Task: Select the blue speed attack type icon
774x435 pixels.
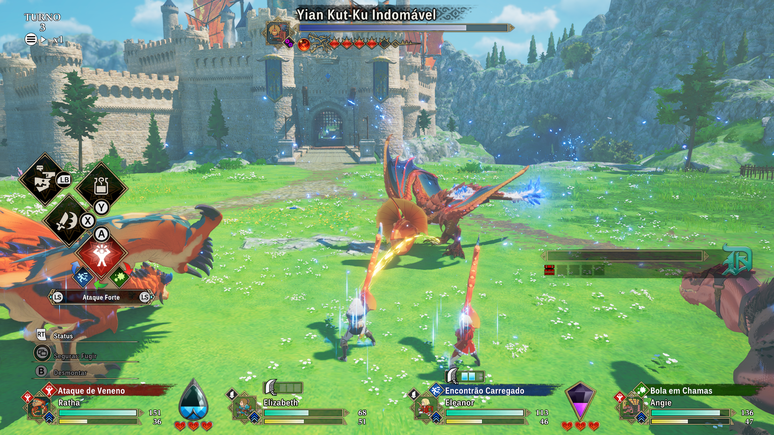Action: tap(81, 275)
